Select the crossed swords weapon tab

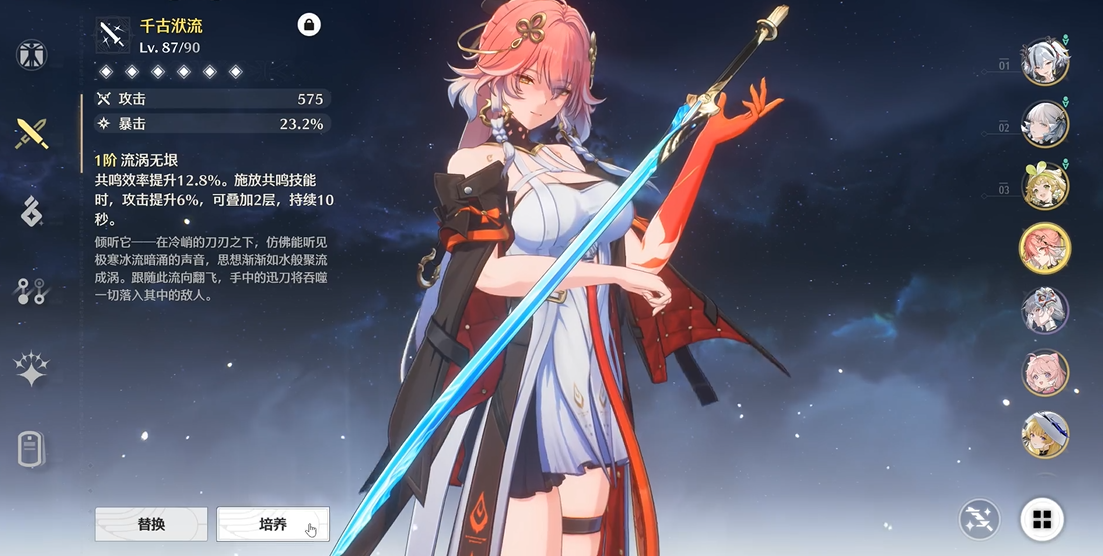(31, 132)
